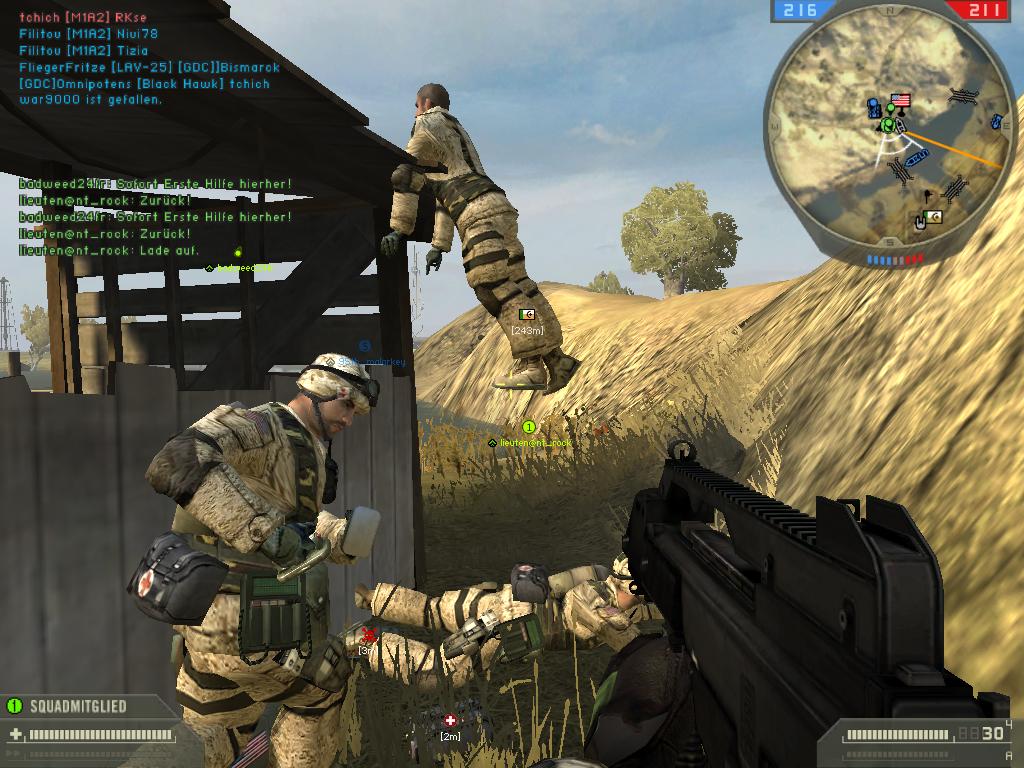Click the Squadmitglied squad status label
The height and width of the screenshot is (768, 1024).
(x=78, y=706)
